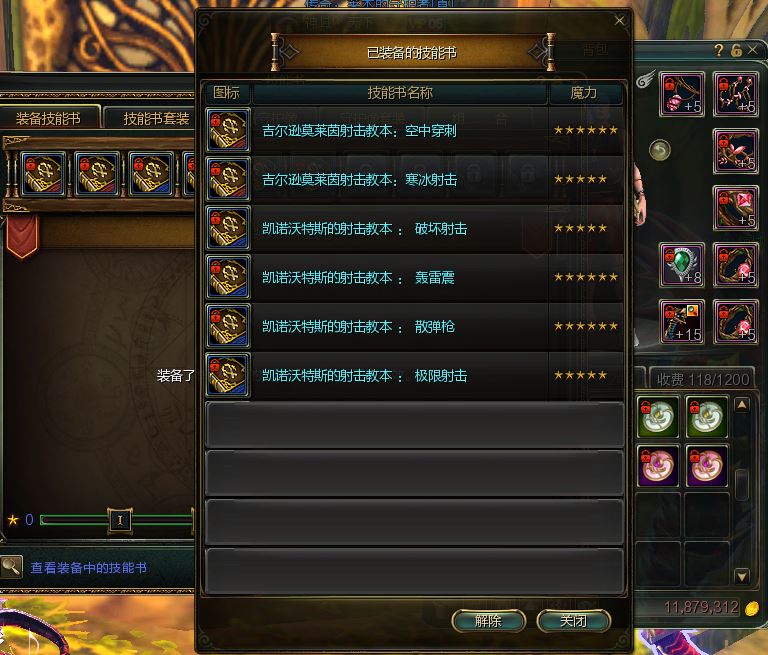The width and height of the screenshot is (768, 655).
Task: Switch to the 装备技能书 tab
Action: pos(49,118)
